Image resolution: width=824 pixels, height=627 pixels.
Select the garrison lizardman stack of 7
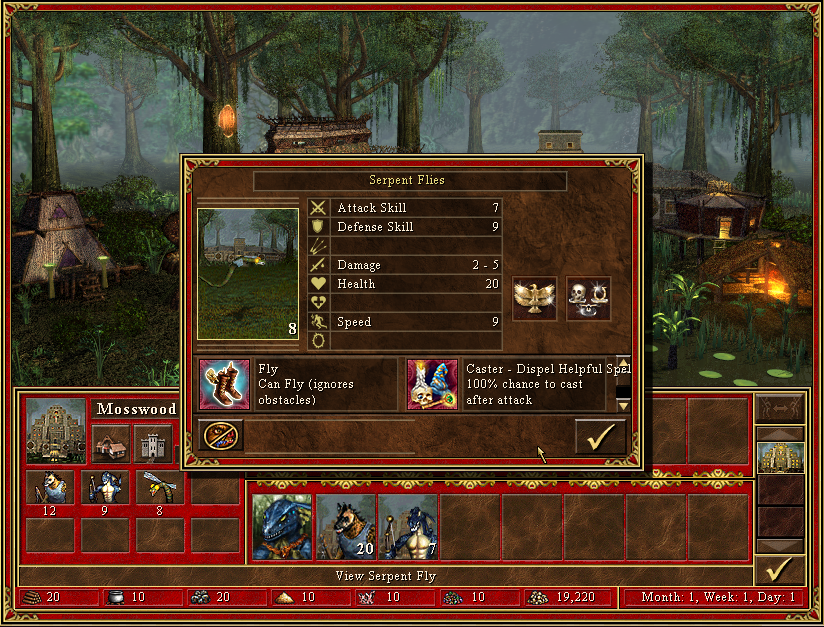click(407, 527)
